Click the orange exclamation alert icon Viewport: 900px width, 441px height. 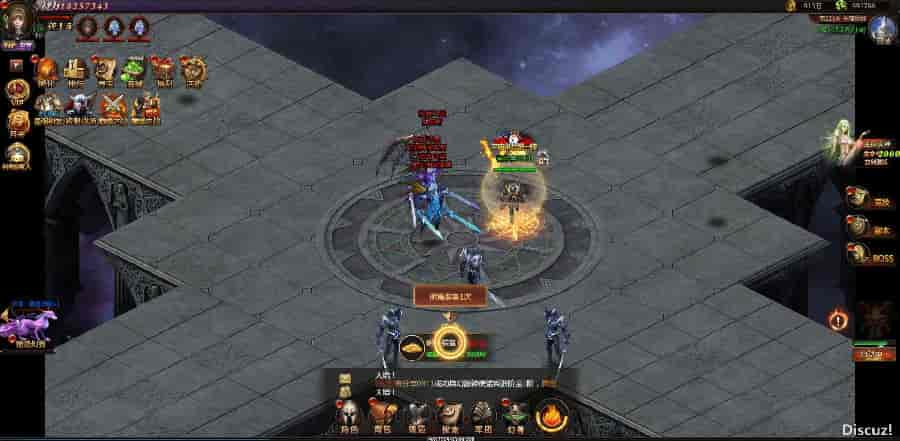click(x=838, y=320)
